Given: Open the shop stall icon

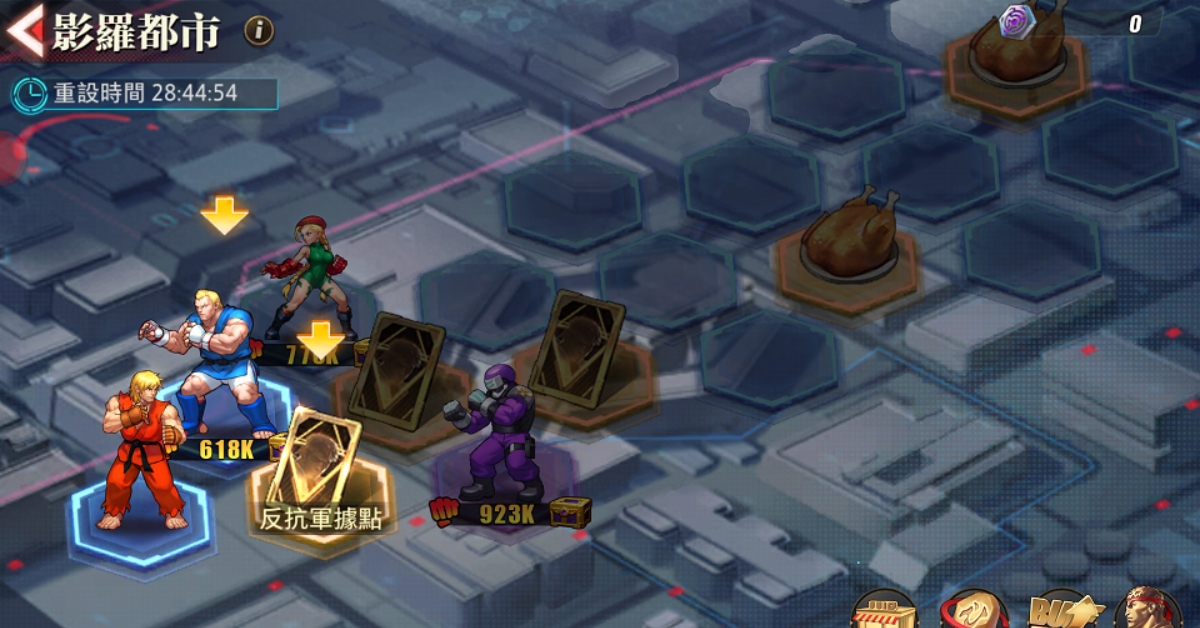Looking at the screenshot, I should (x=885, y=610).
